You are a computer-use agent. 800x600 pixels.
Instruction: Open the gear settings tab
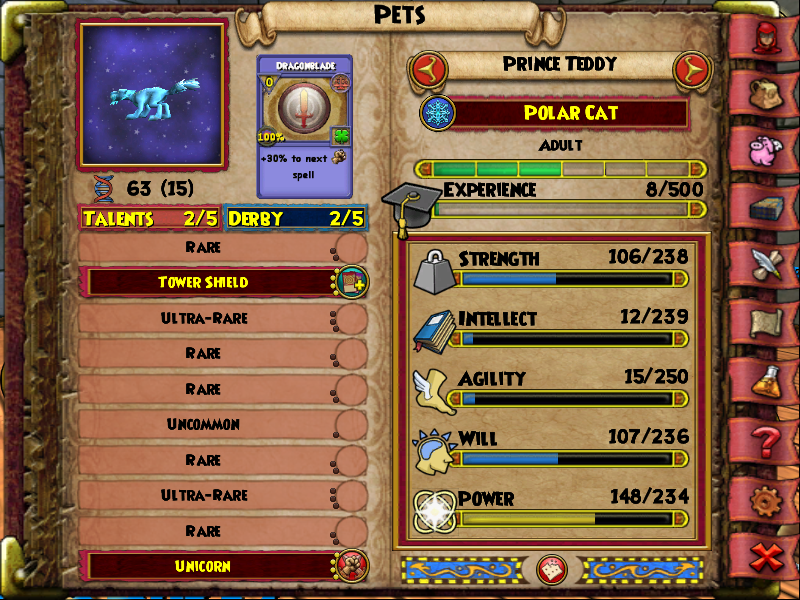click(770, 497)
